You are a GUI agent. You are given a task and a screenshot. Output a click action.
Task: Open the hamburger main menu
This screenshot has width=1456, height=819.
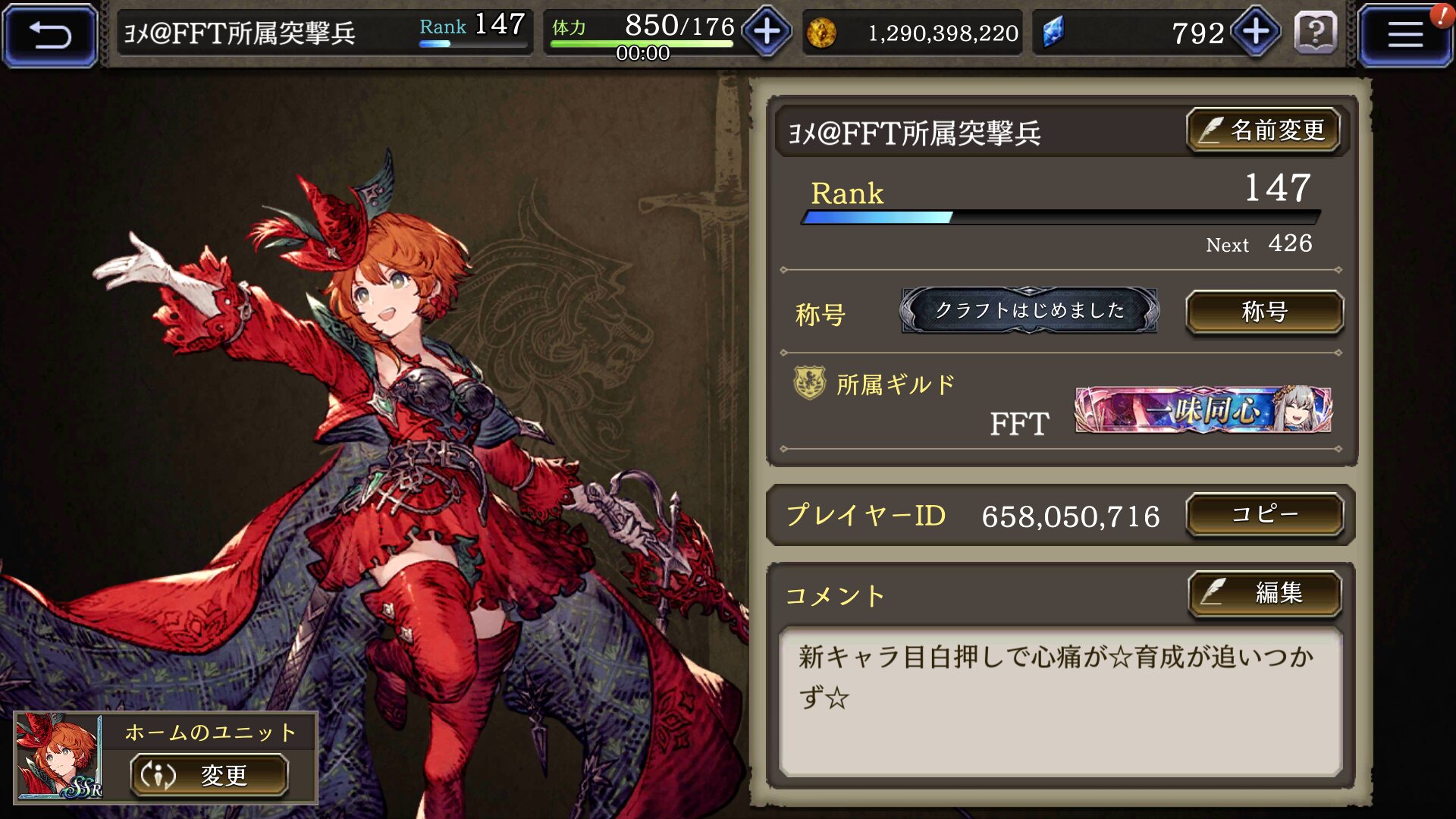coord(1404,35)
